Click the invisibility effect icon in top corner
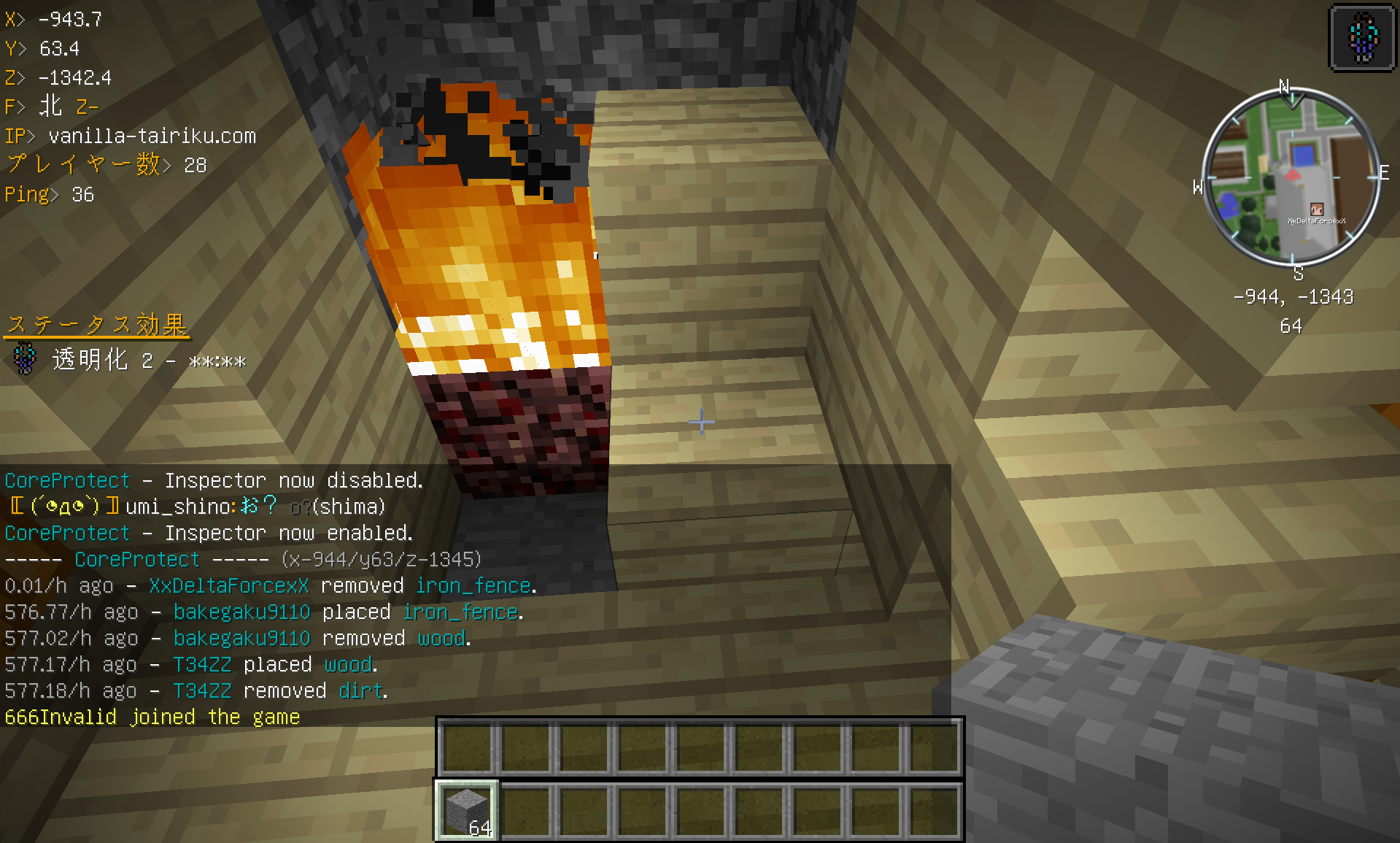 [1362, 37]
